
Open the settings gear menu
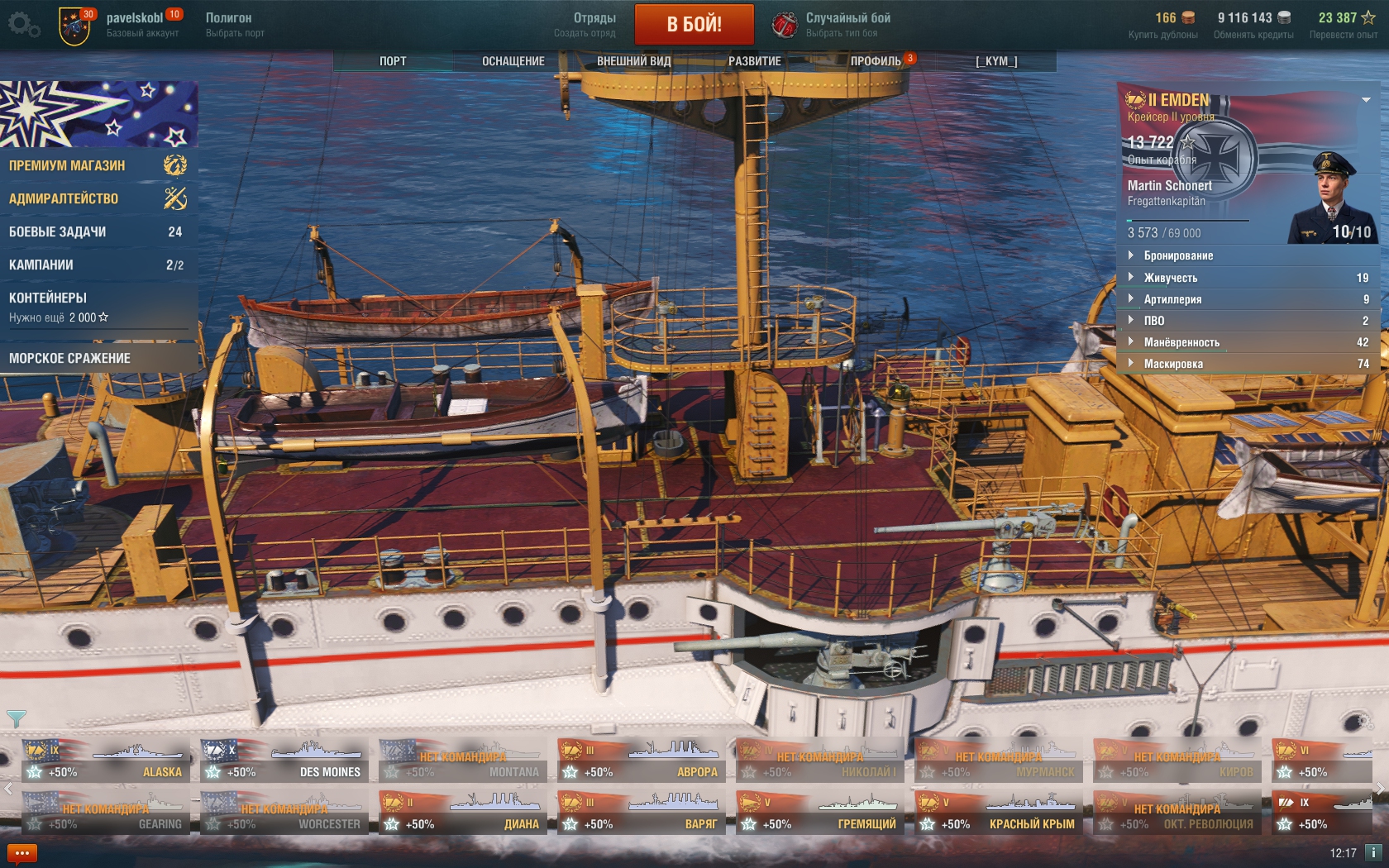click(x=22, y=25)
